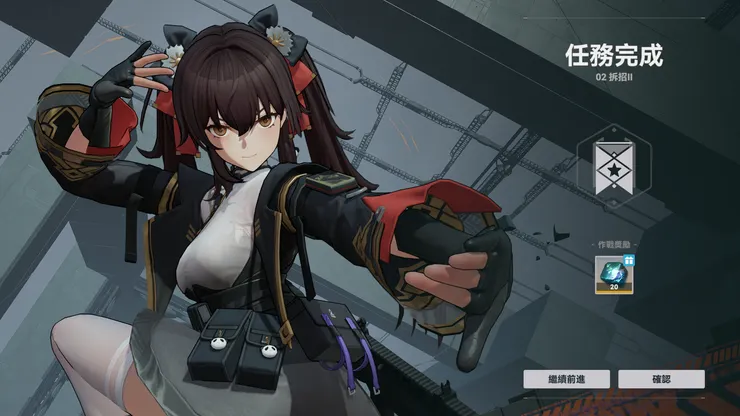Confirm mission completion with 確認
This screenshot has width=740, height=416.
661,379
